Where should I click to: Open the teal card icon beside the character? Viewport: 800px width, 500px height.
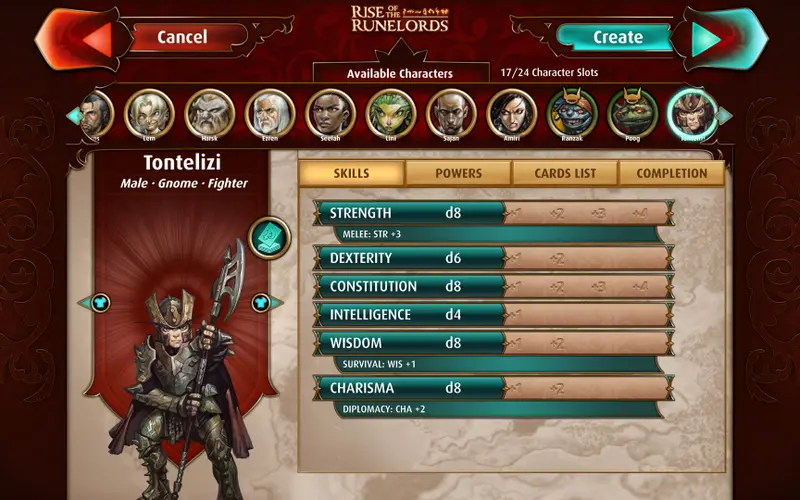268,237
